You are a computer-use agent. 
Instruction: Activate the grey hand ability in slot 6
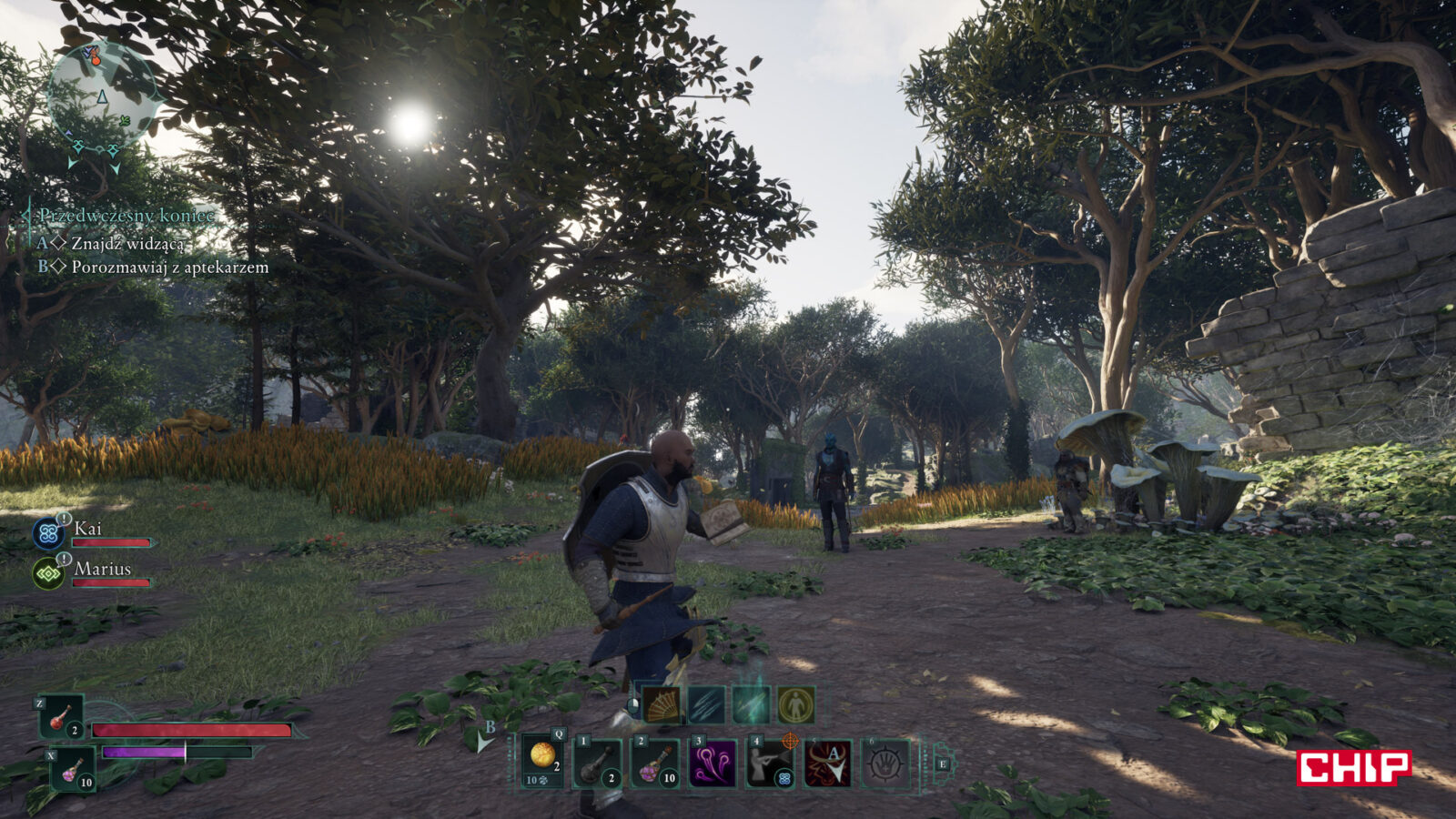click(885, 763)
